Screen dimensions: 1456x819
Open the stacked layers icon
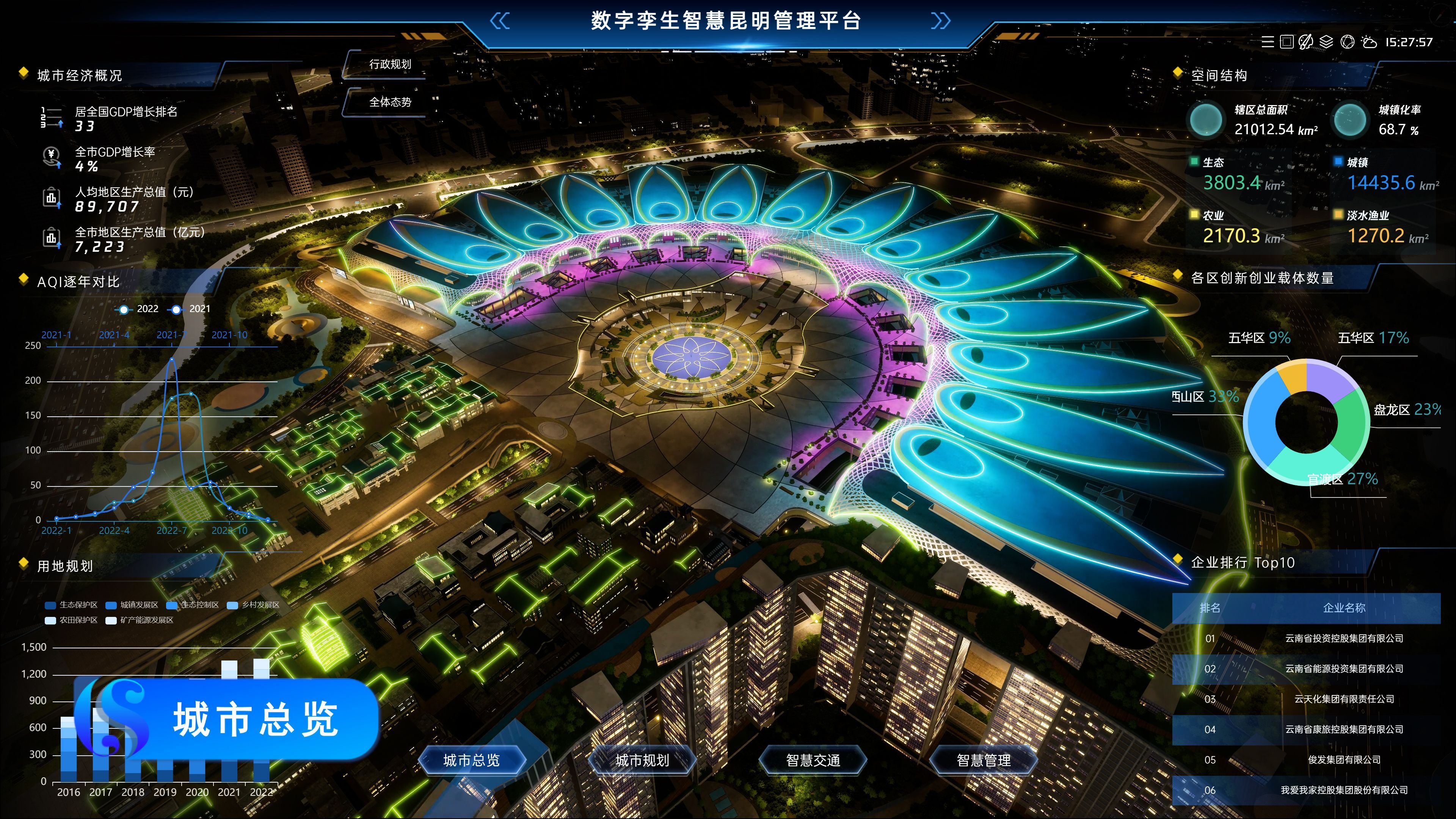(1326, 42)
